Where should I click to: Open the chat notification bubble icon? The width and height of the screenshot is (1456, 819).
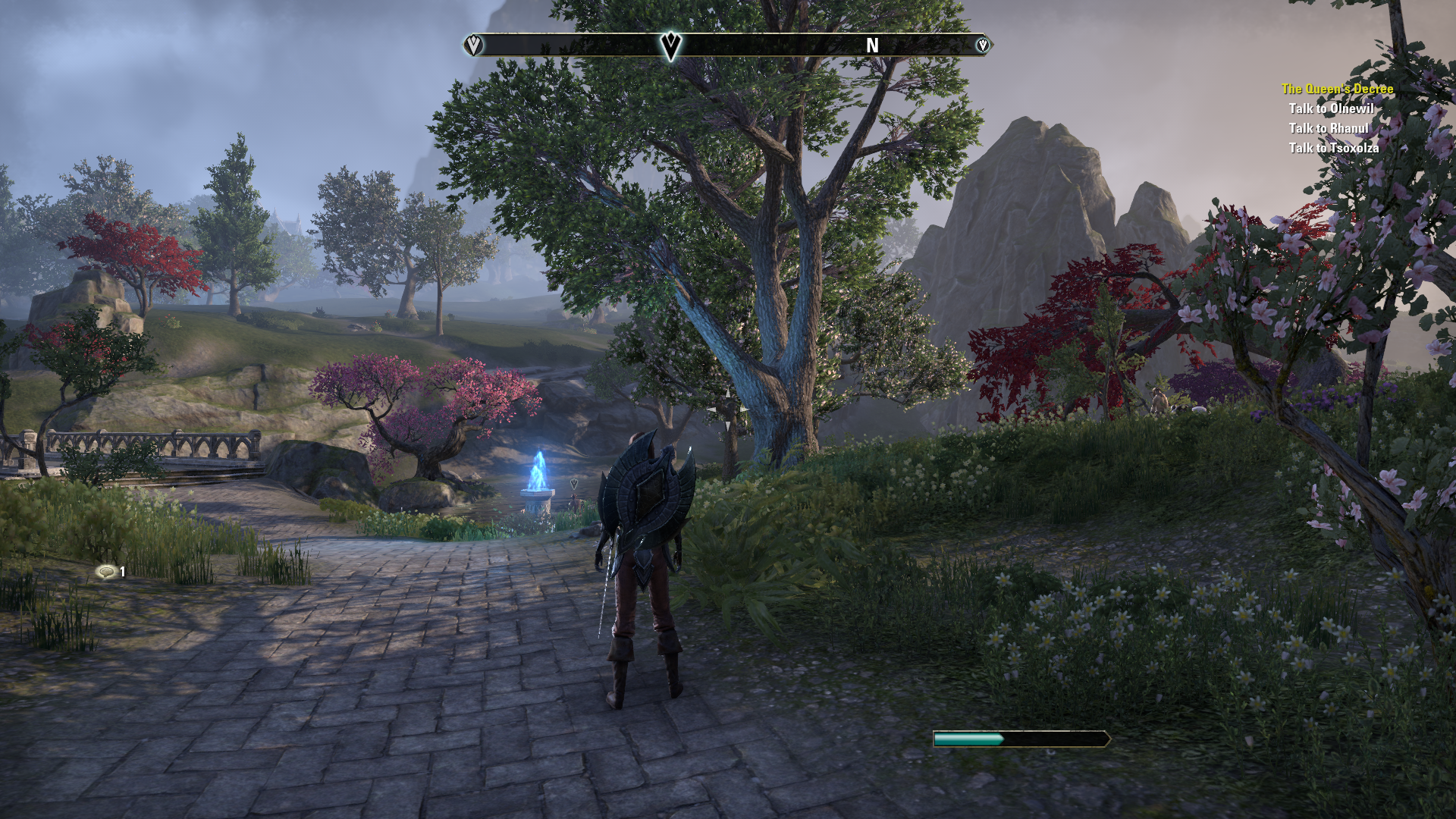(x=105, y=572)
